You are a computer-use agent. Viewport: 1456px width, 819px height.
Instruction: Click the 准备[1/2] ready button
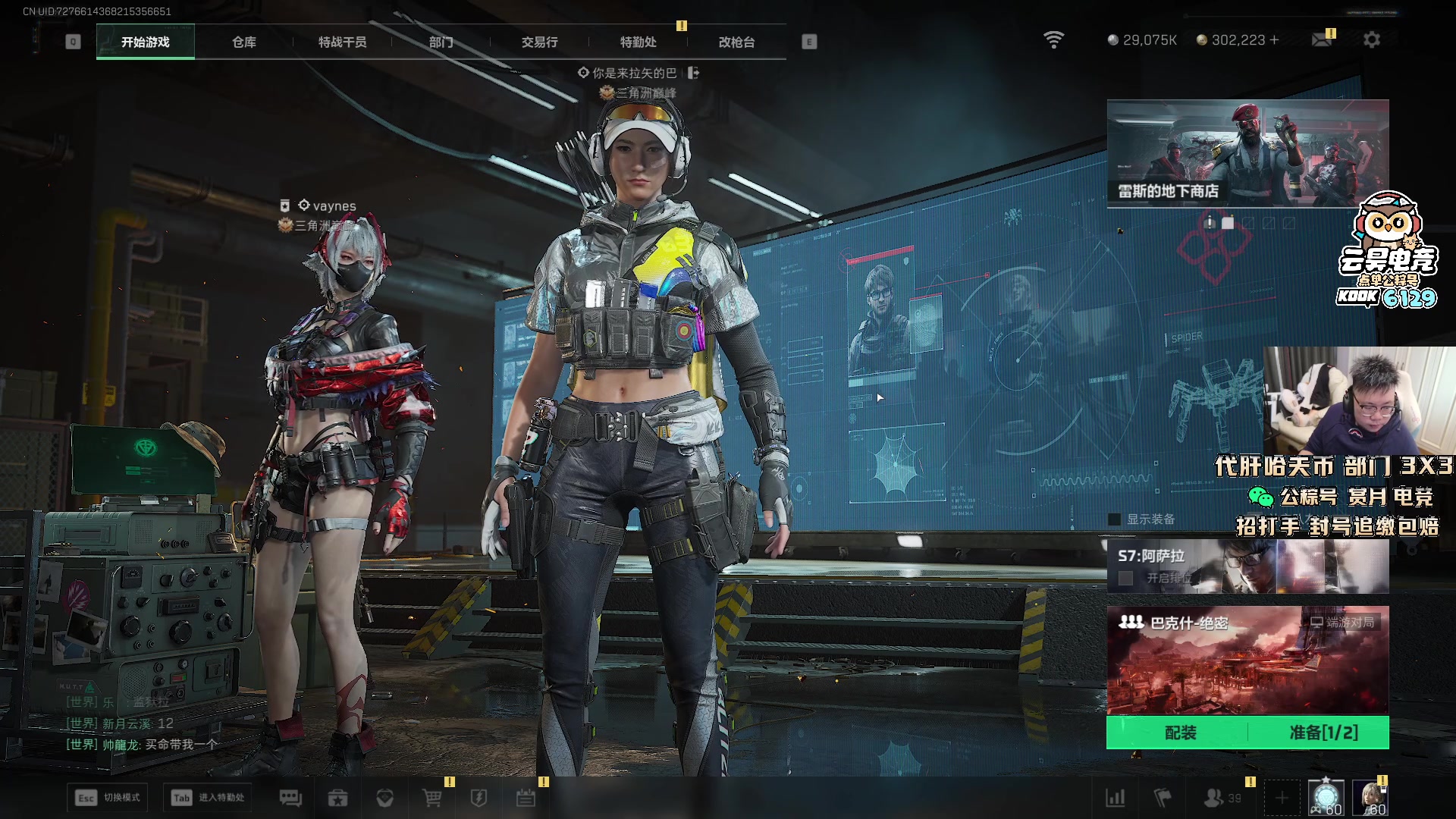coord(1323,733)
